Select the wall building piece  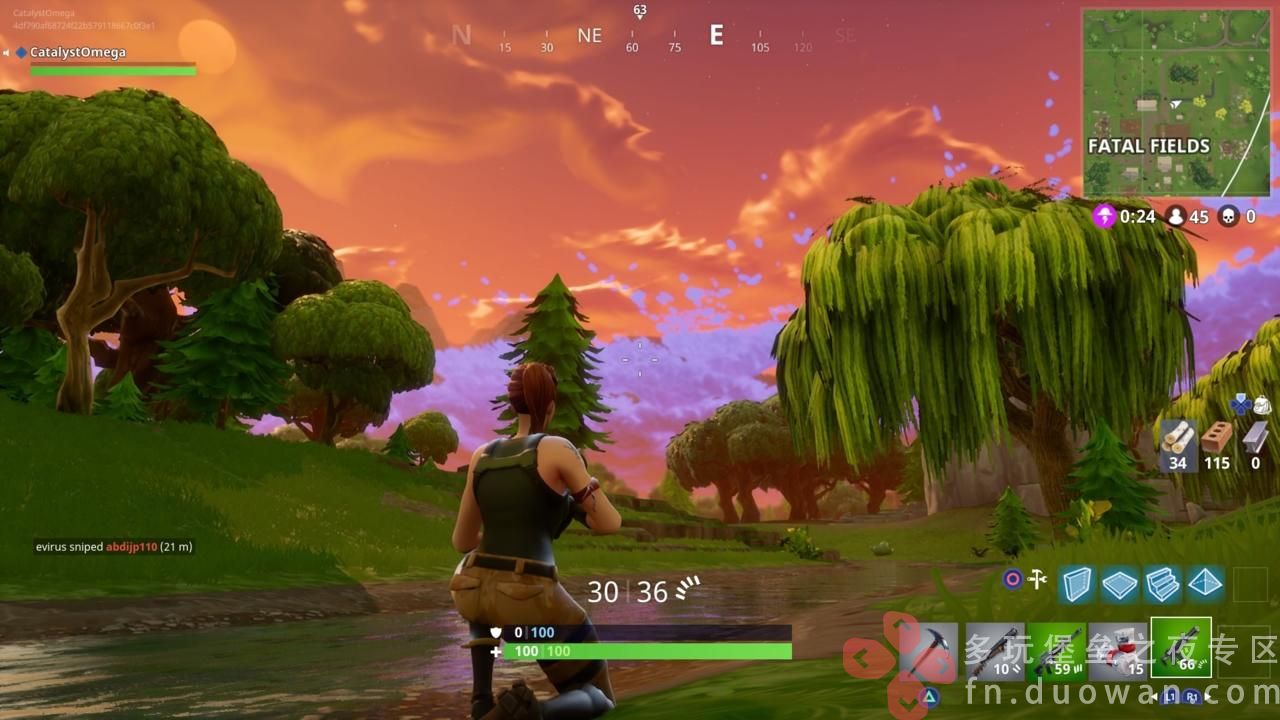point(1076,584)
